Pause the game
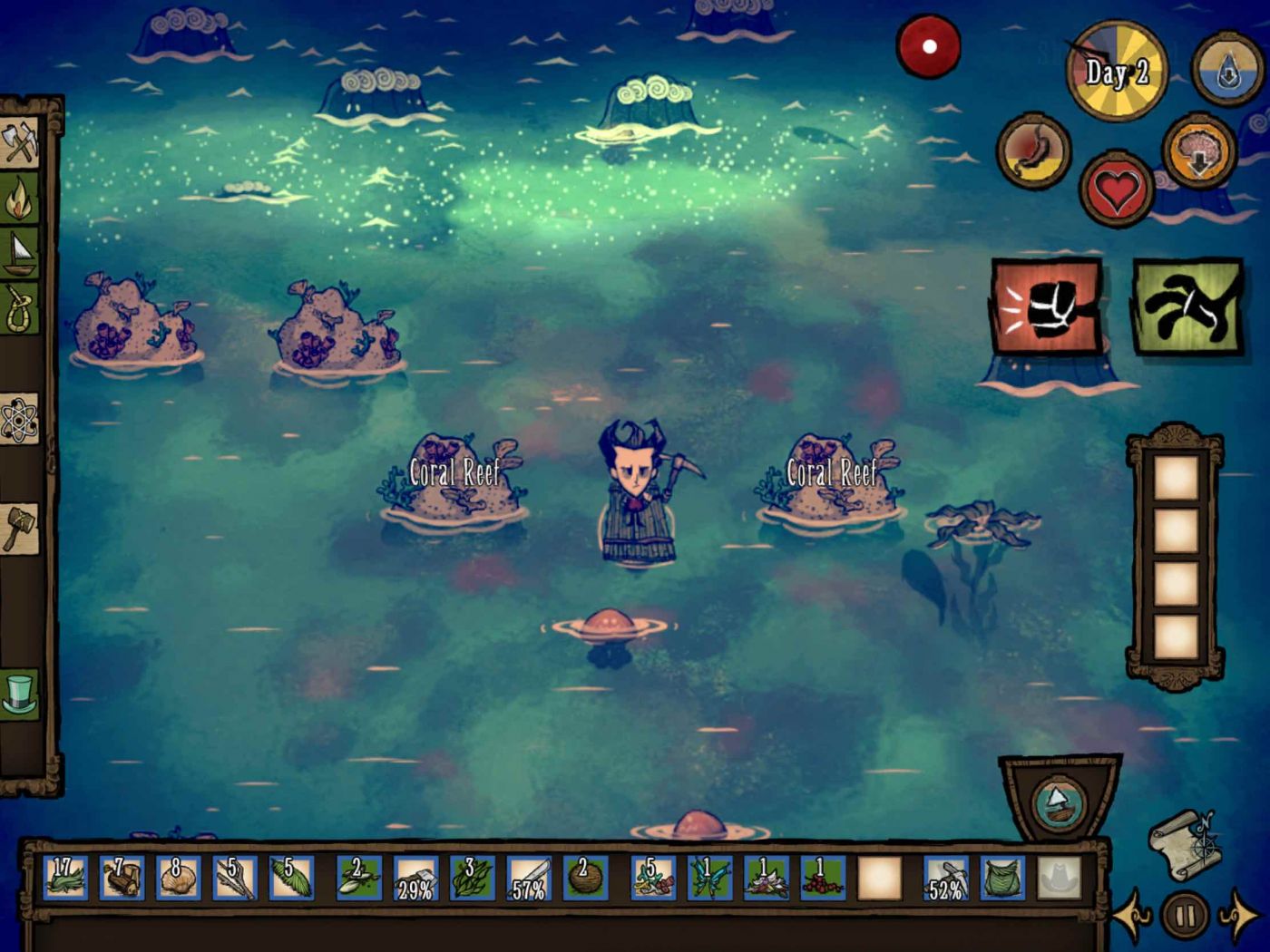This screenshot has height=952, width=1270. 1185,916
